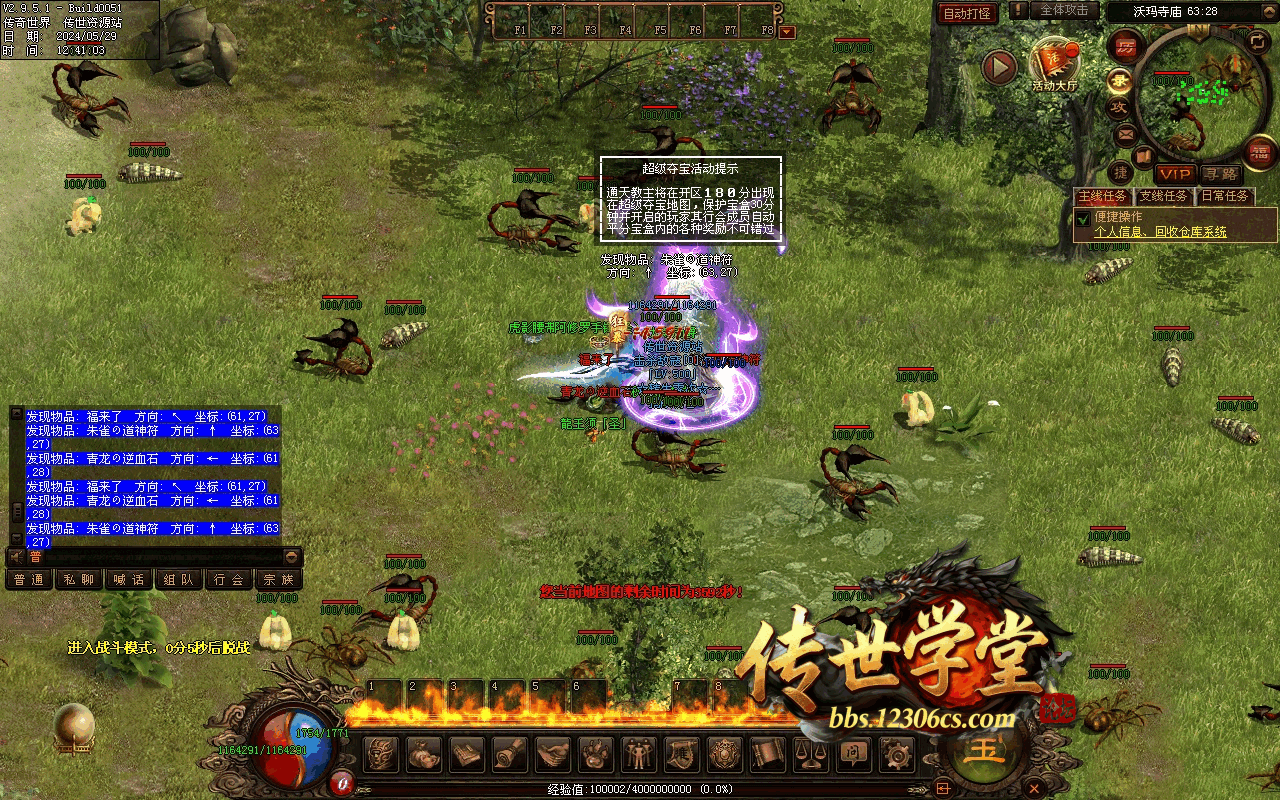Click the chat text input box
This screenshot has width=1280, height=800.
coord(160,557)
